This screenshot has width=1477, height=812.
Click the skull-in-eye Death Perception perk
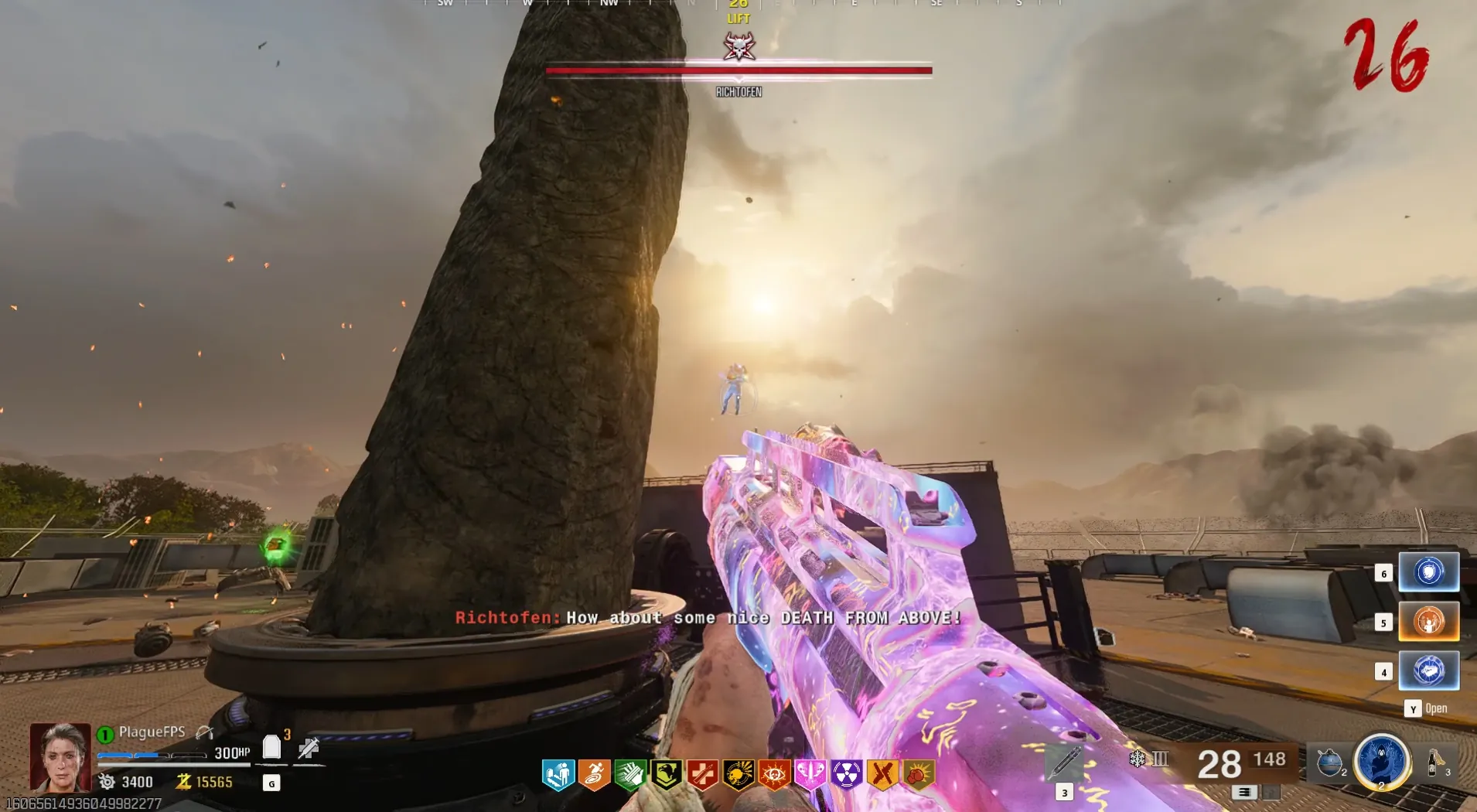[x=774, y=774]
